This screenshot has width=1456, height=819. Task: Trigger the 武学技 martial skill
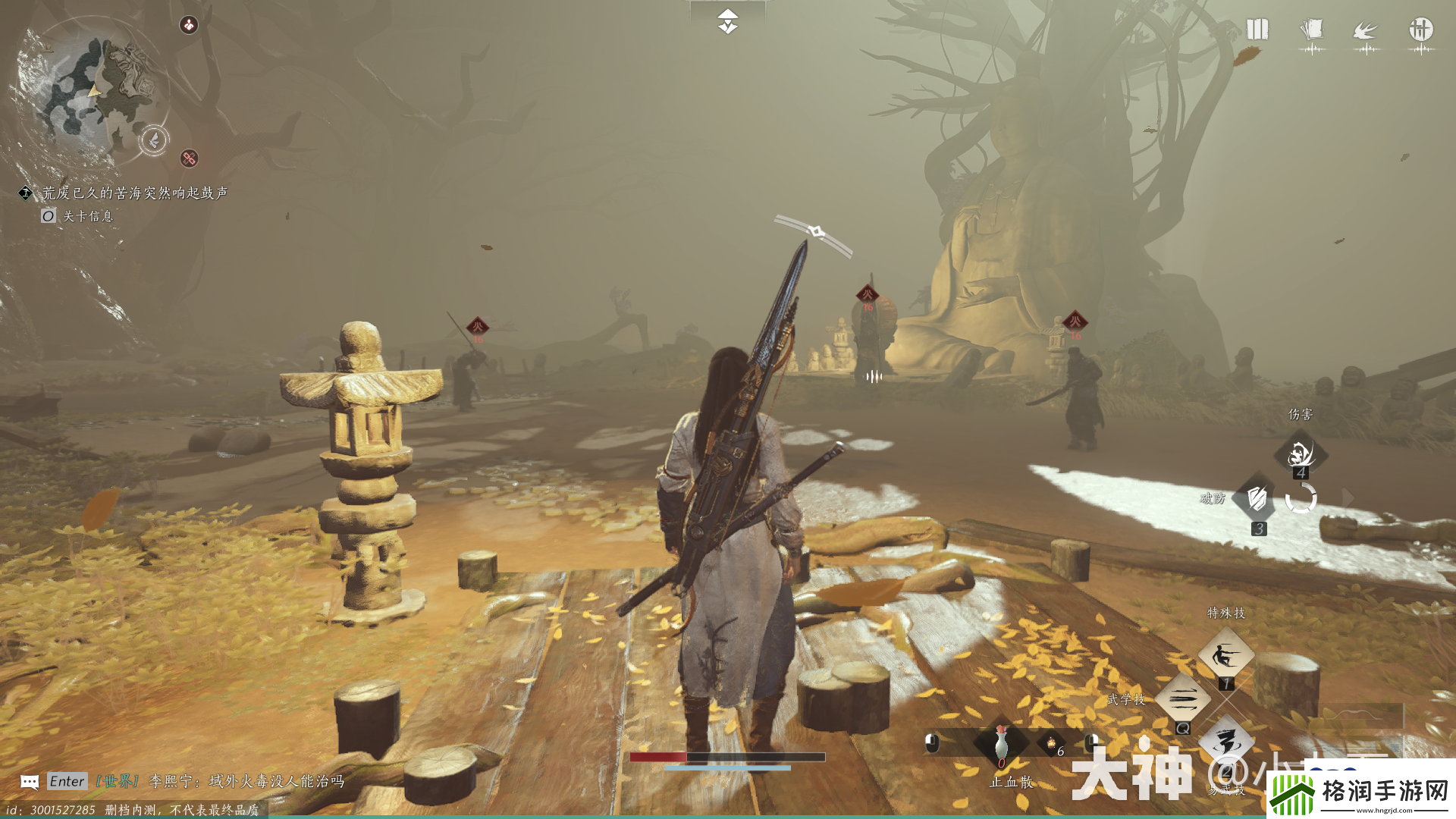pos(1182,698)
